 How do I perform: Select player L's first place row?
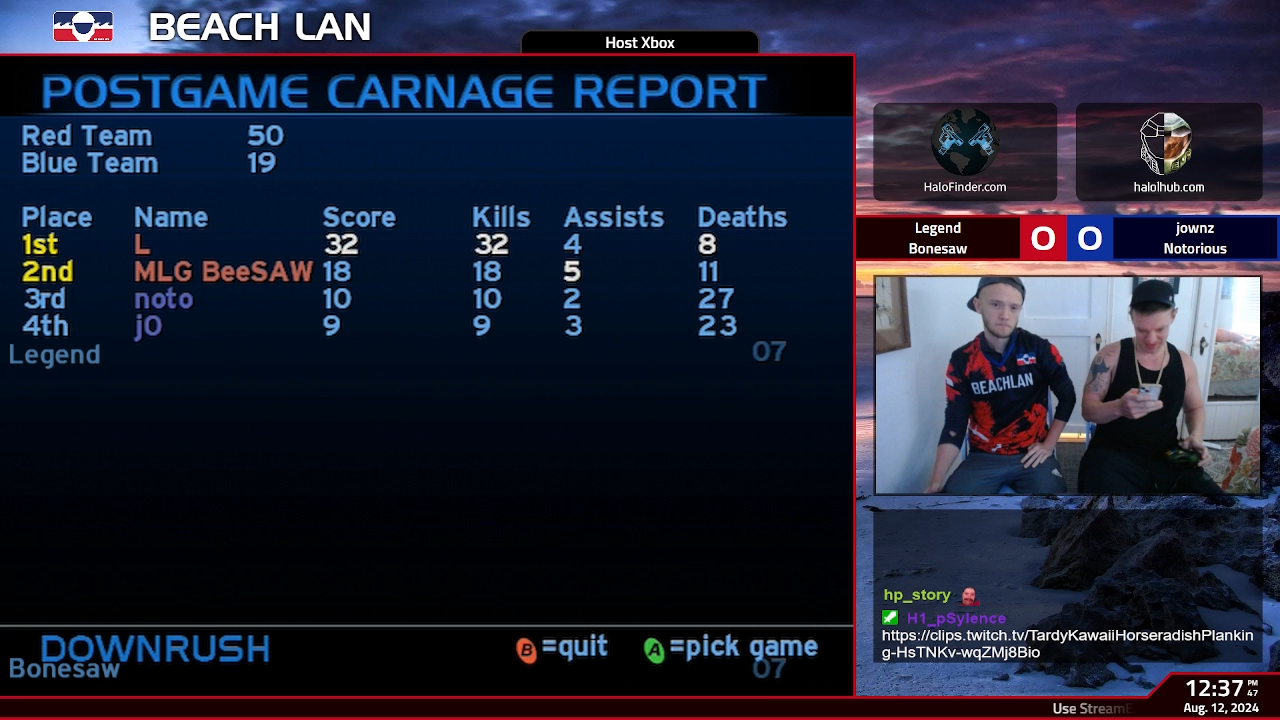tap(142, 245)
